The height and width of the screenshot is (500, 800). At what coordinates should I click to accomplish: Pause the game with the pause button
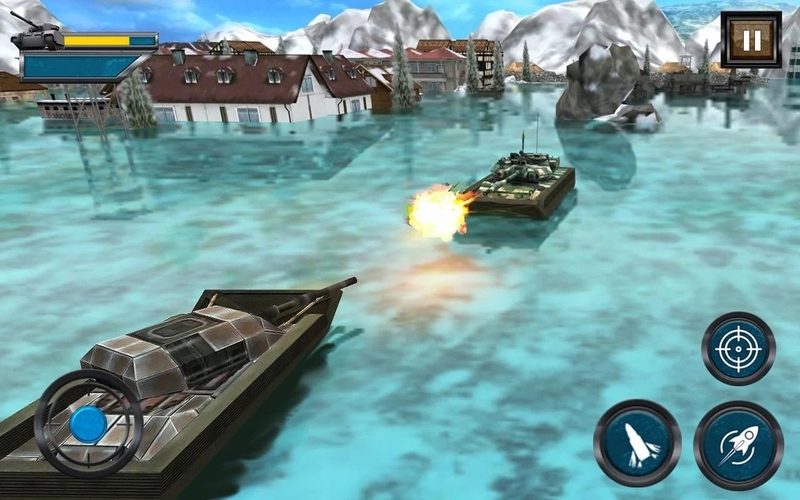(751, 40)
